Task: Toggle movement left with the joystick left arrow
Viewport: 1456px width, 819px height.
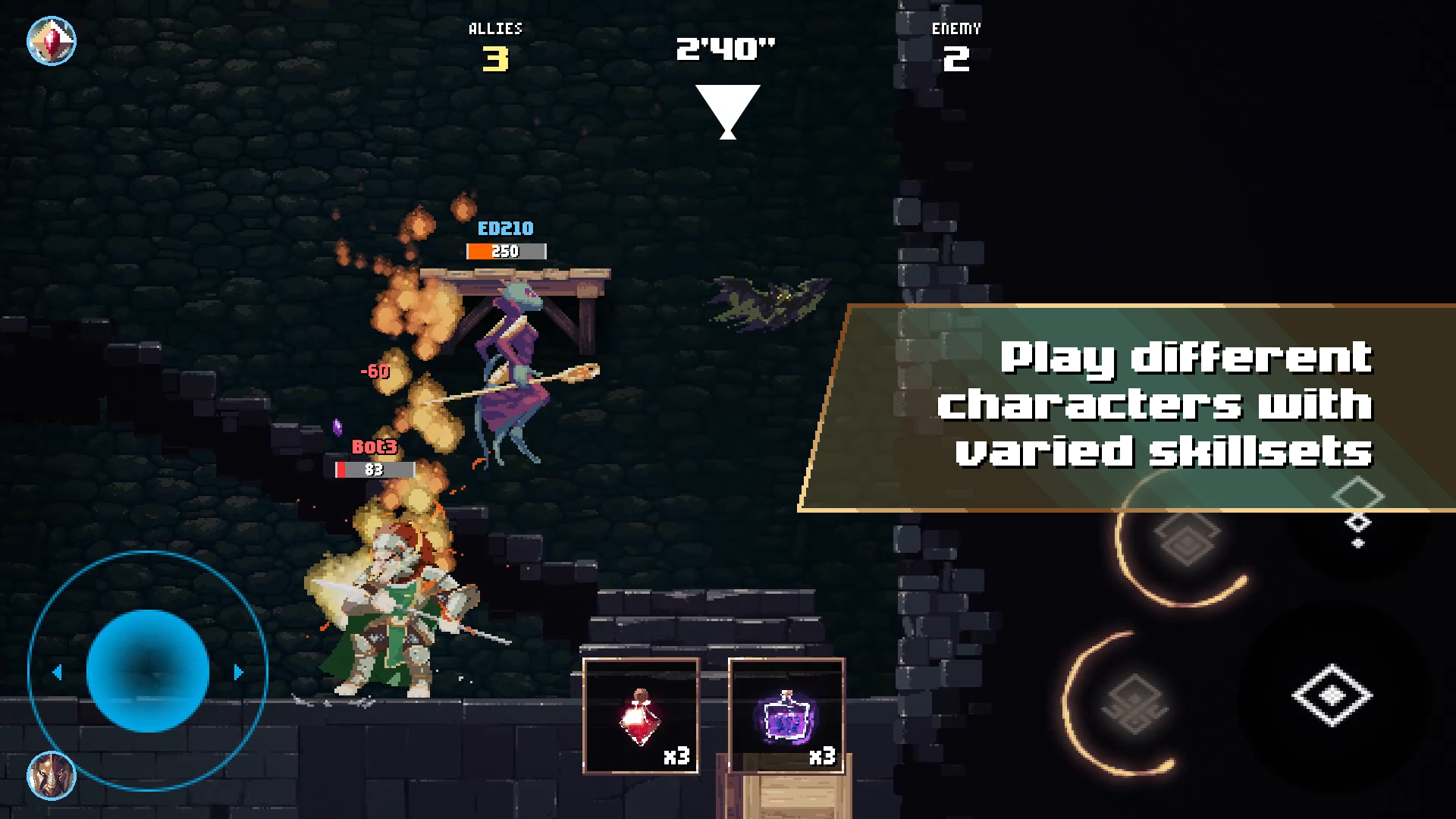Action: (x=57, y=670)
